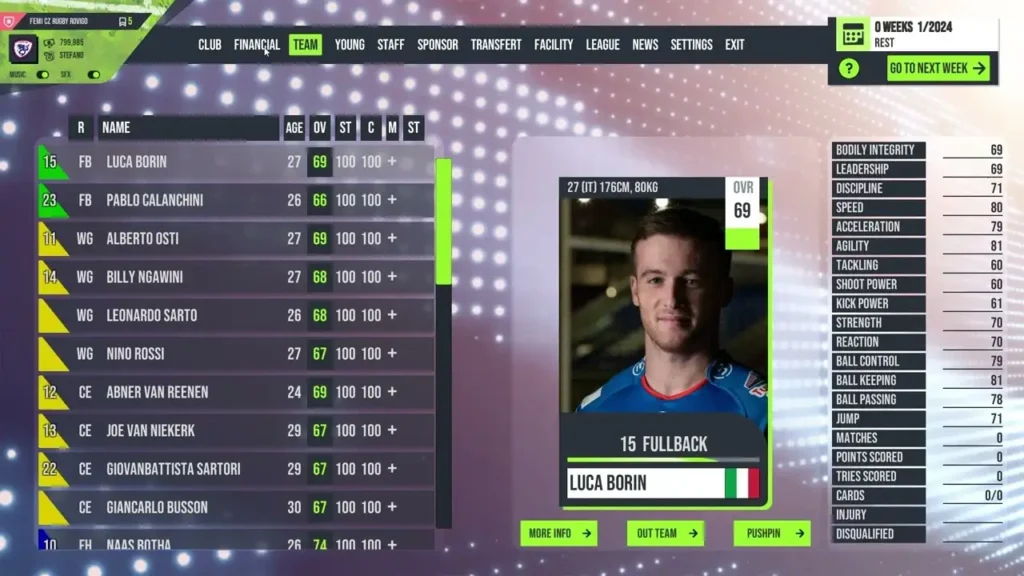Open the Settings menu
1024x576 pixels.
click(x=692, y=45)
